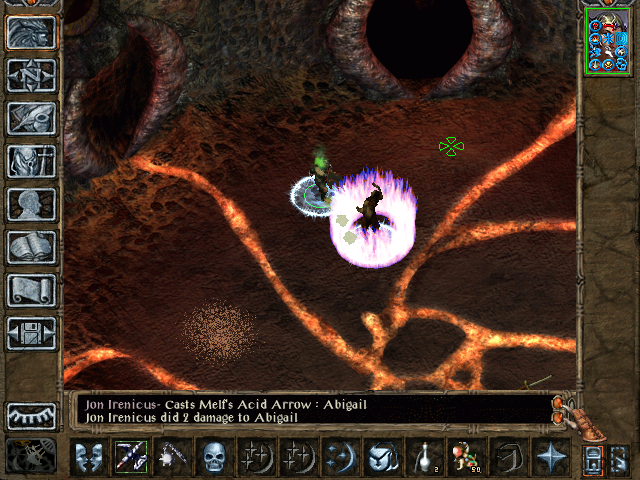Open the character record sheet
The height and width of the screenshot is (480, 640).
[31, 204]
